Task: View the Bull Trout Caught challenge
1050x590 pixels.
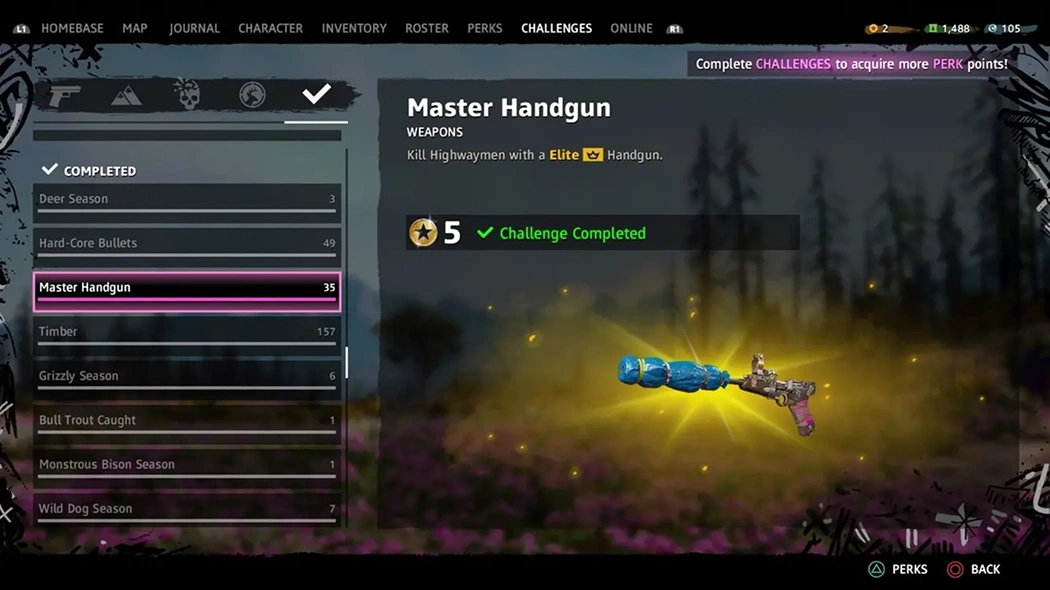Action: [187, 420]
